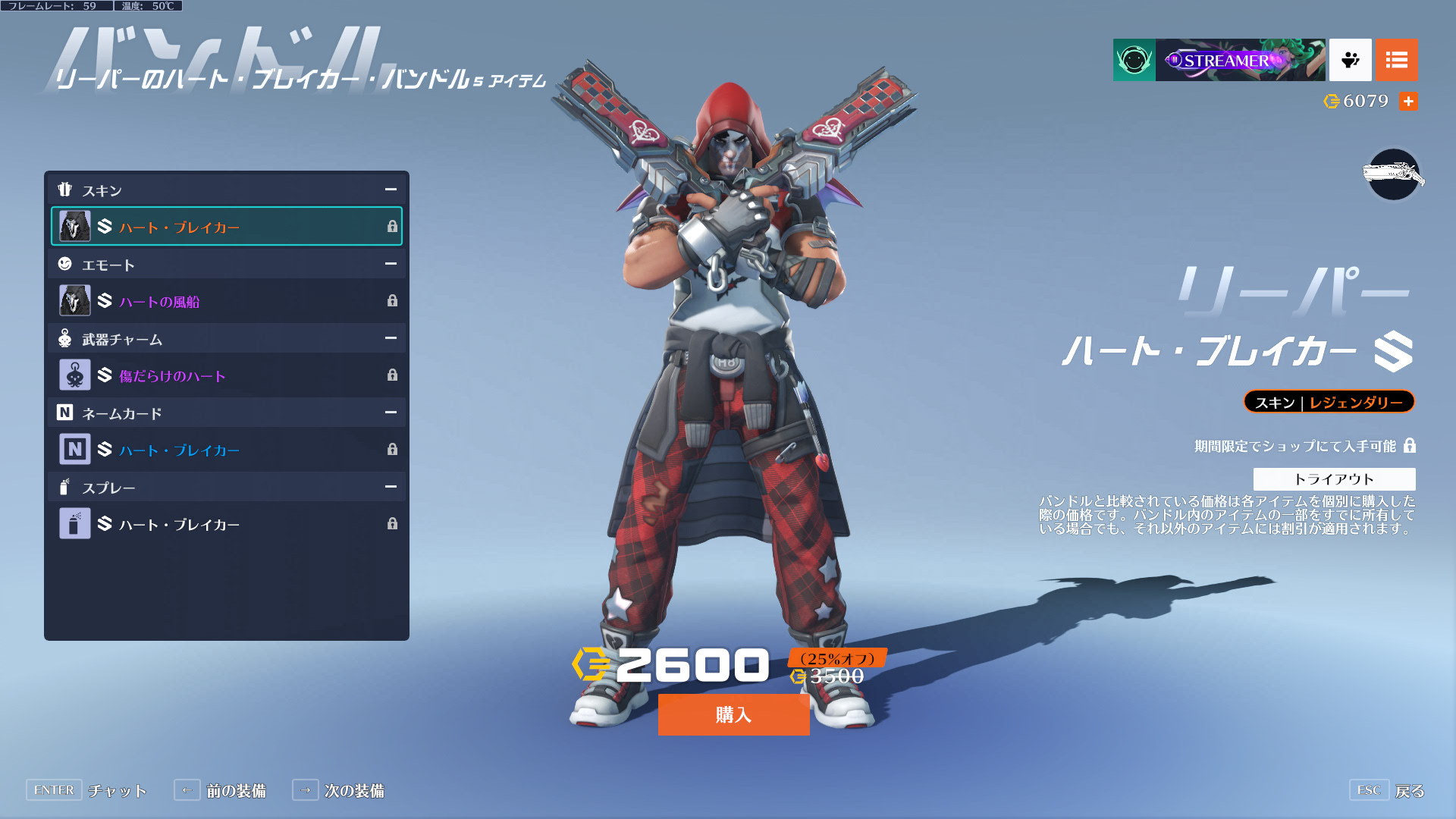Collapse the スキン category header
The image size is (1456, 819).
391,190
